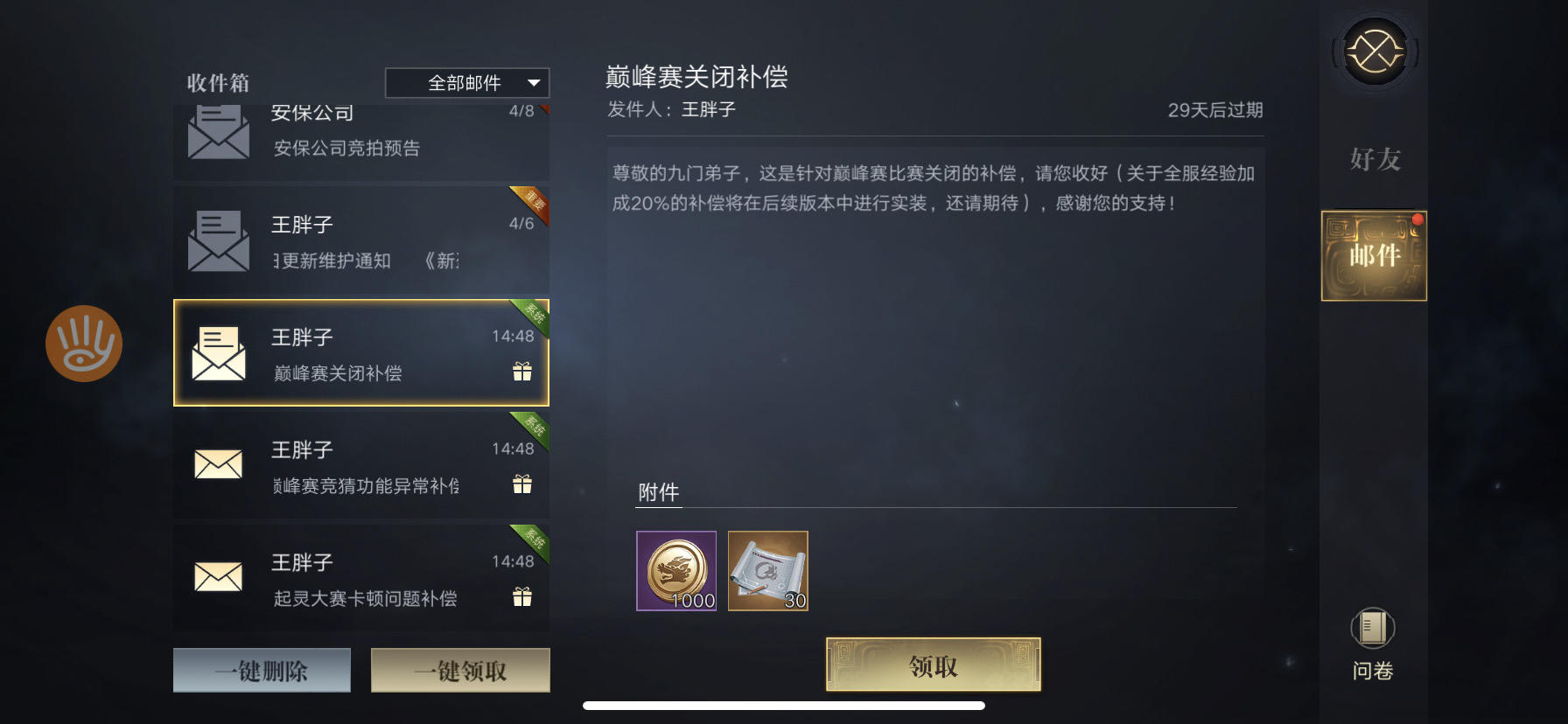The width and height of the screenshot is (1568, 724).
Task: Click the 领取 claim button
Action: pyautogui.click(x=931, y=664)
